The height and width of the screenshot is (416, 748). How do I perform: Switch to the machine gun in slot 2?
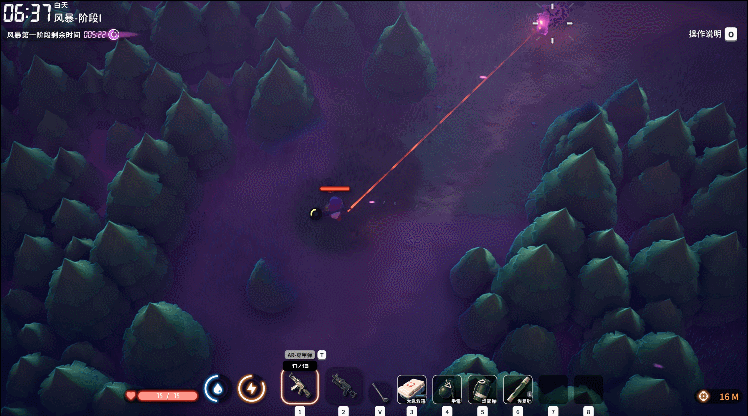(343, 387)
